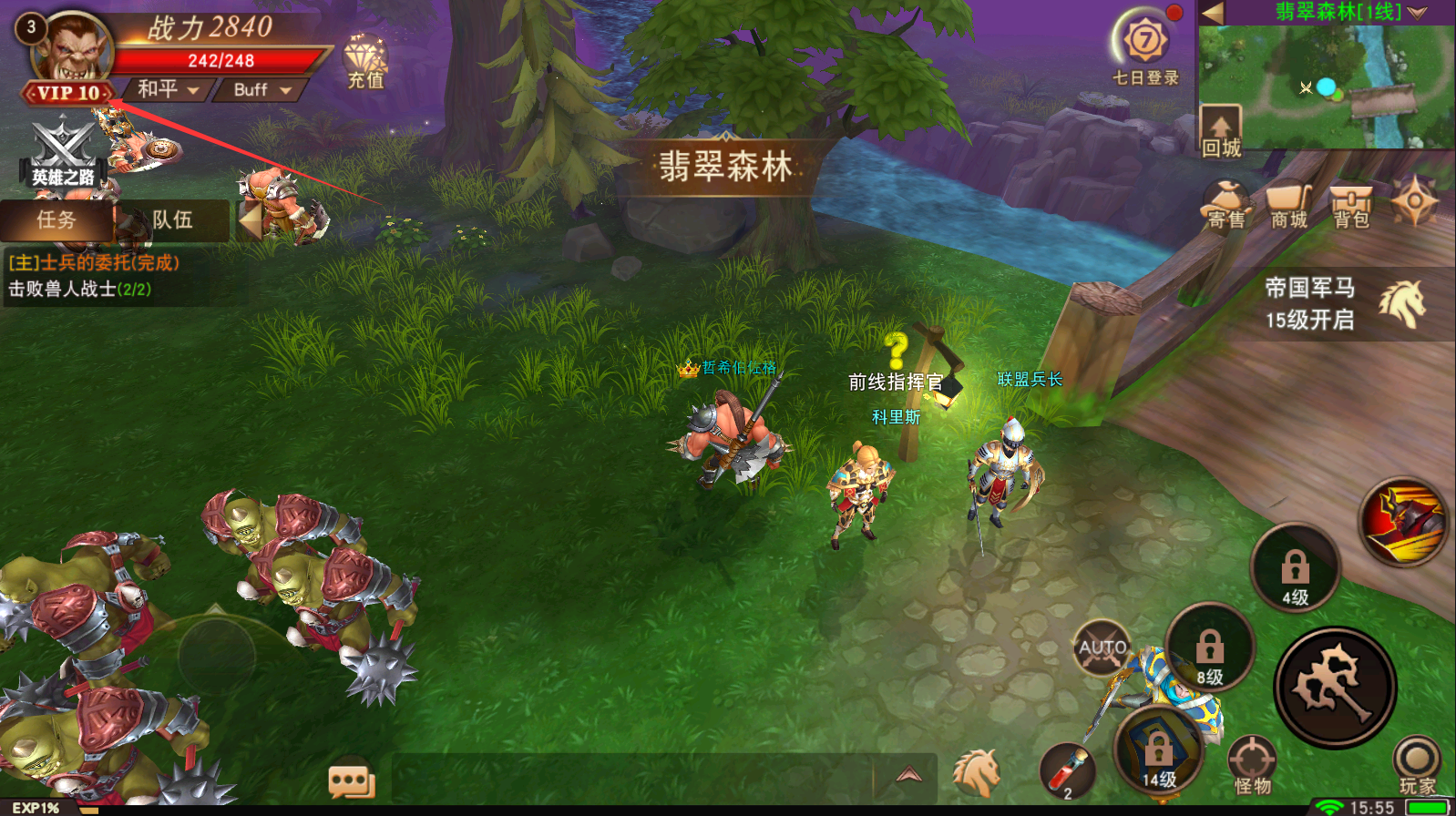Open the 和平 combat mode dropdown
Screen dimensions: 1456x816
click(168, 89)
